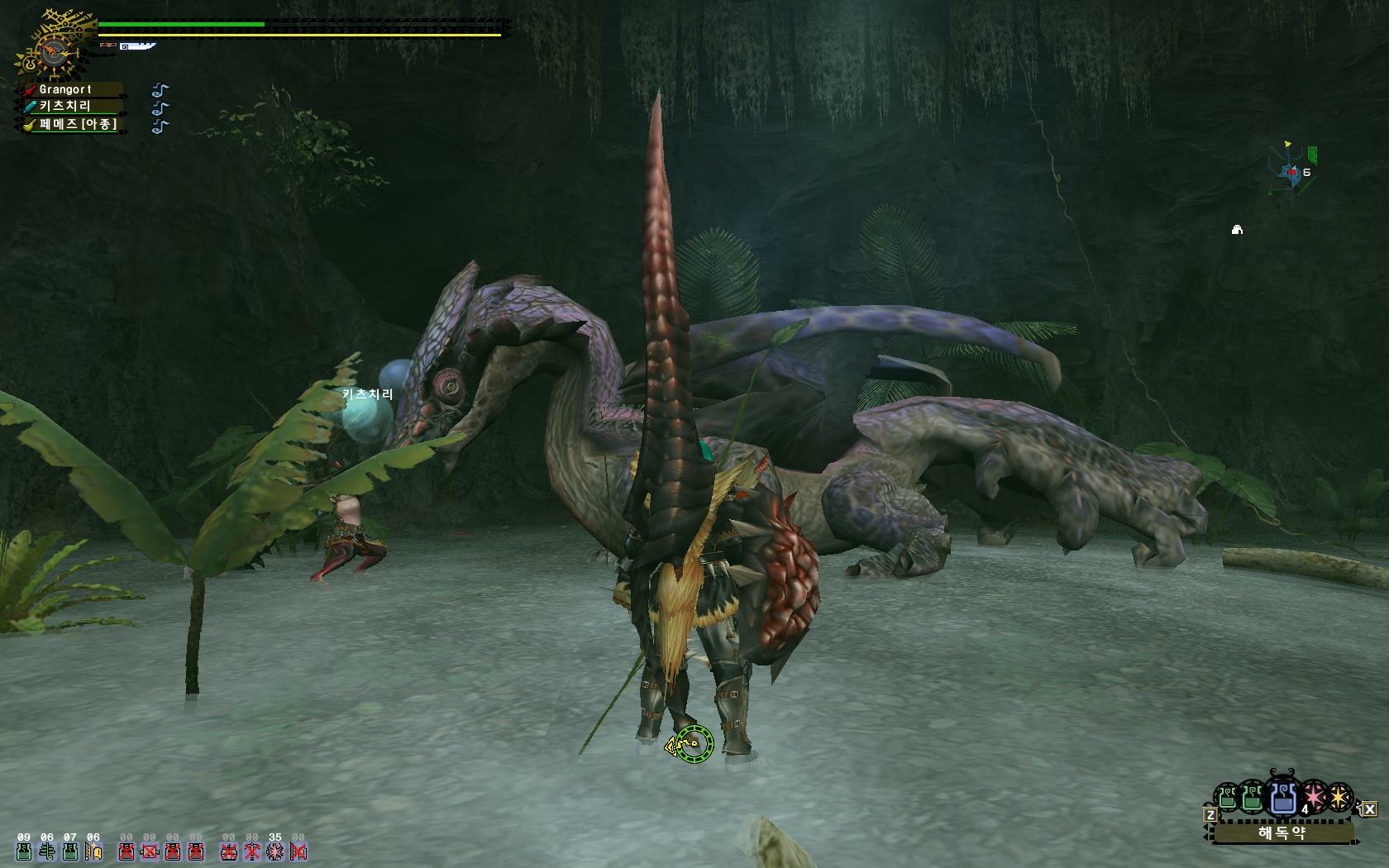The image size is (1389, 868).
Task: Select the blue antidote potion in item bar
Action: [1282, 797]
